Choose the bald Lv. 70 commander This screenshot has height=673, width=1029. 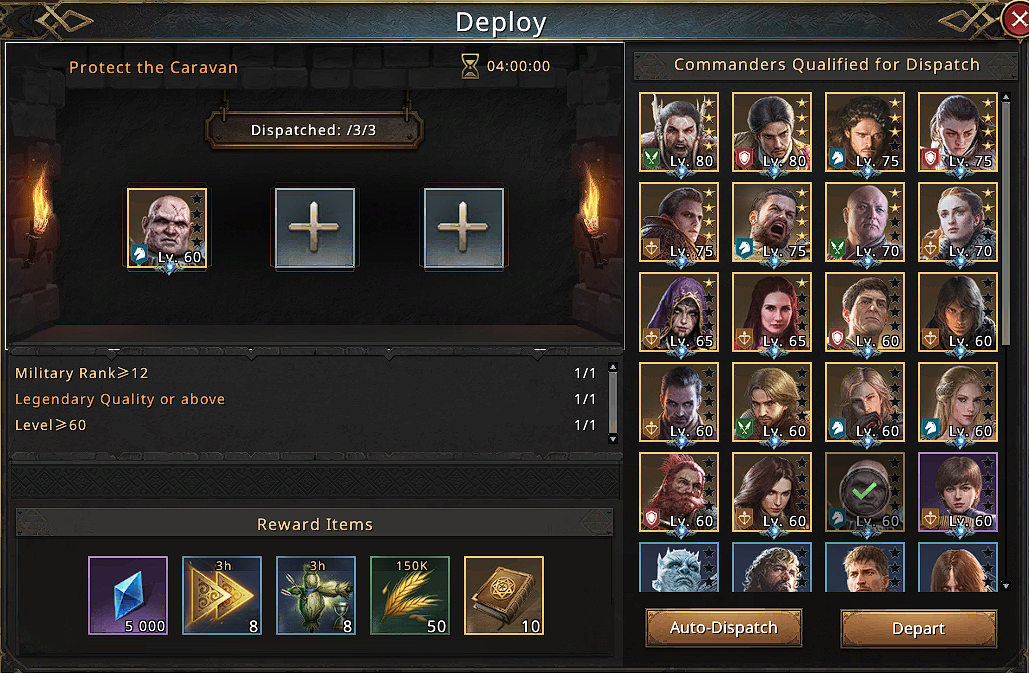click(865, 222)
